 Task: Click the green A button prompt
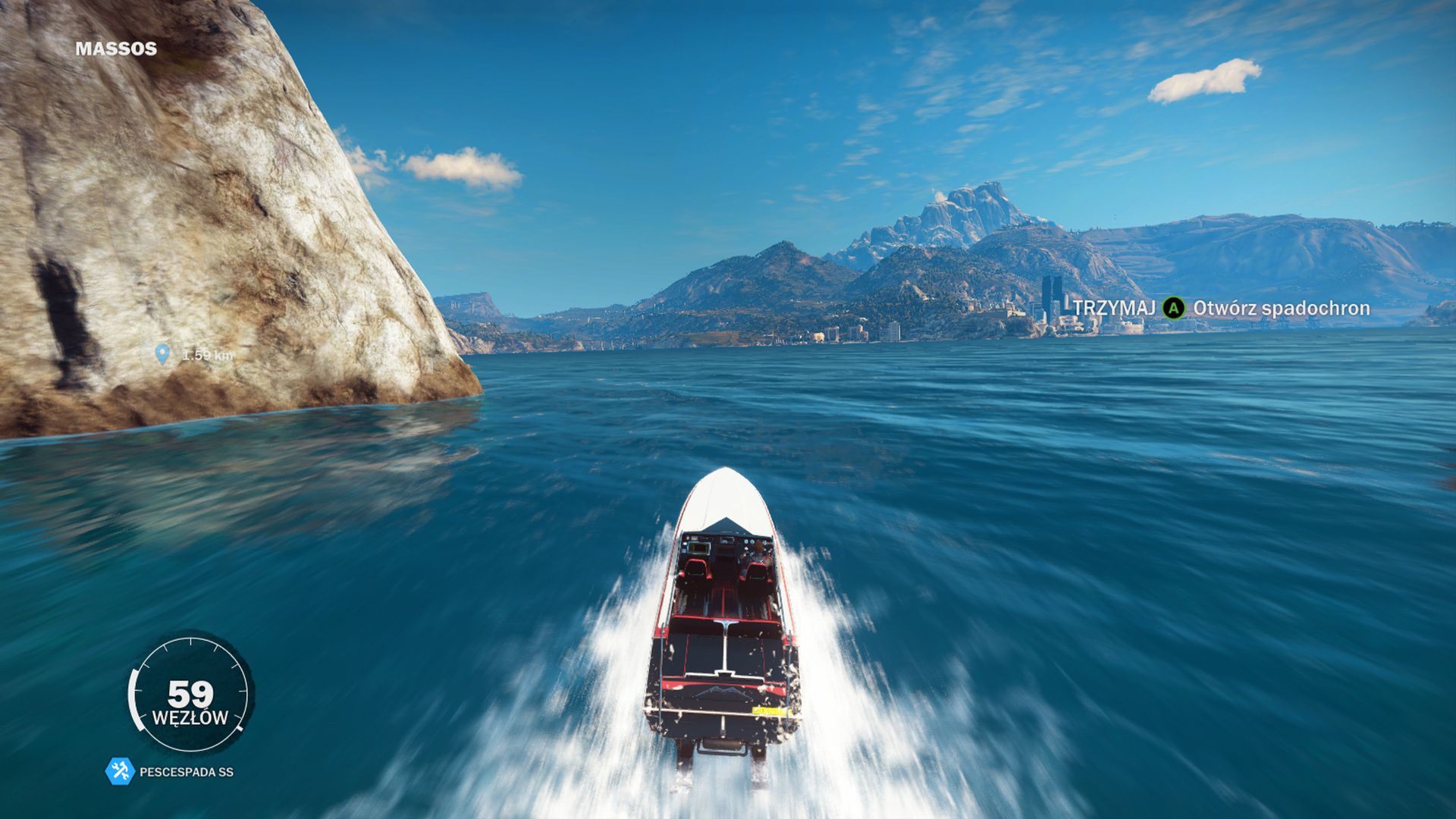[1172, 309]
